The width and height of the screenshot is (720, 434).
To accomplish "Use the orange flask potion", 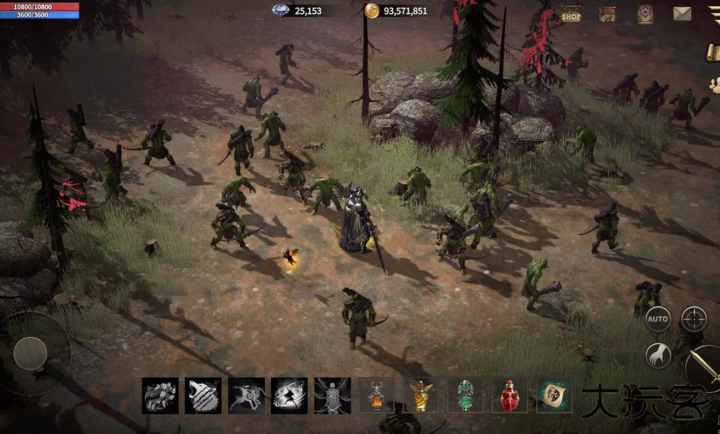I will [376, 396].
